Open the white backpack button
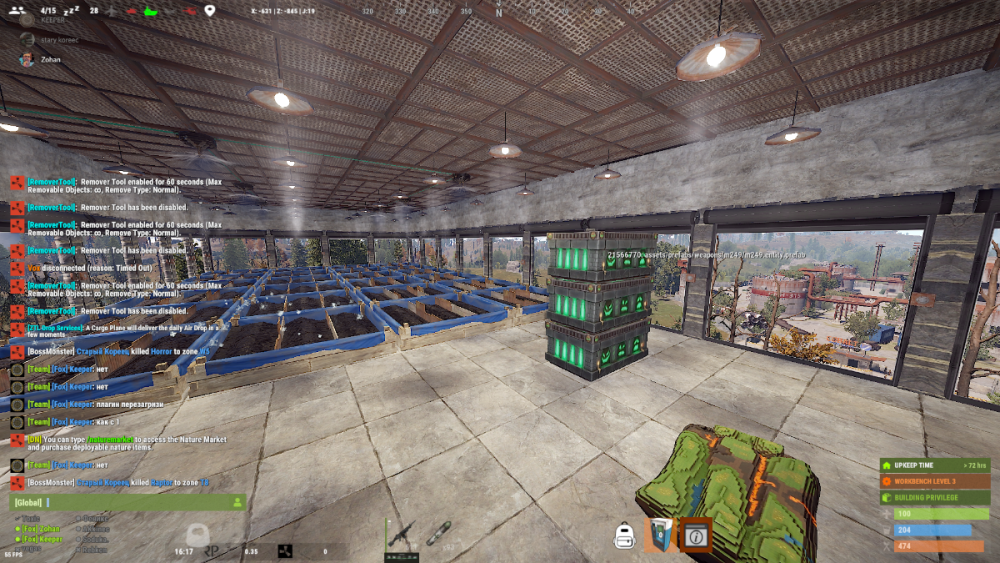This screenshot has height=563, width=1000. coord(626,537)
